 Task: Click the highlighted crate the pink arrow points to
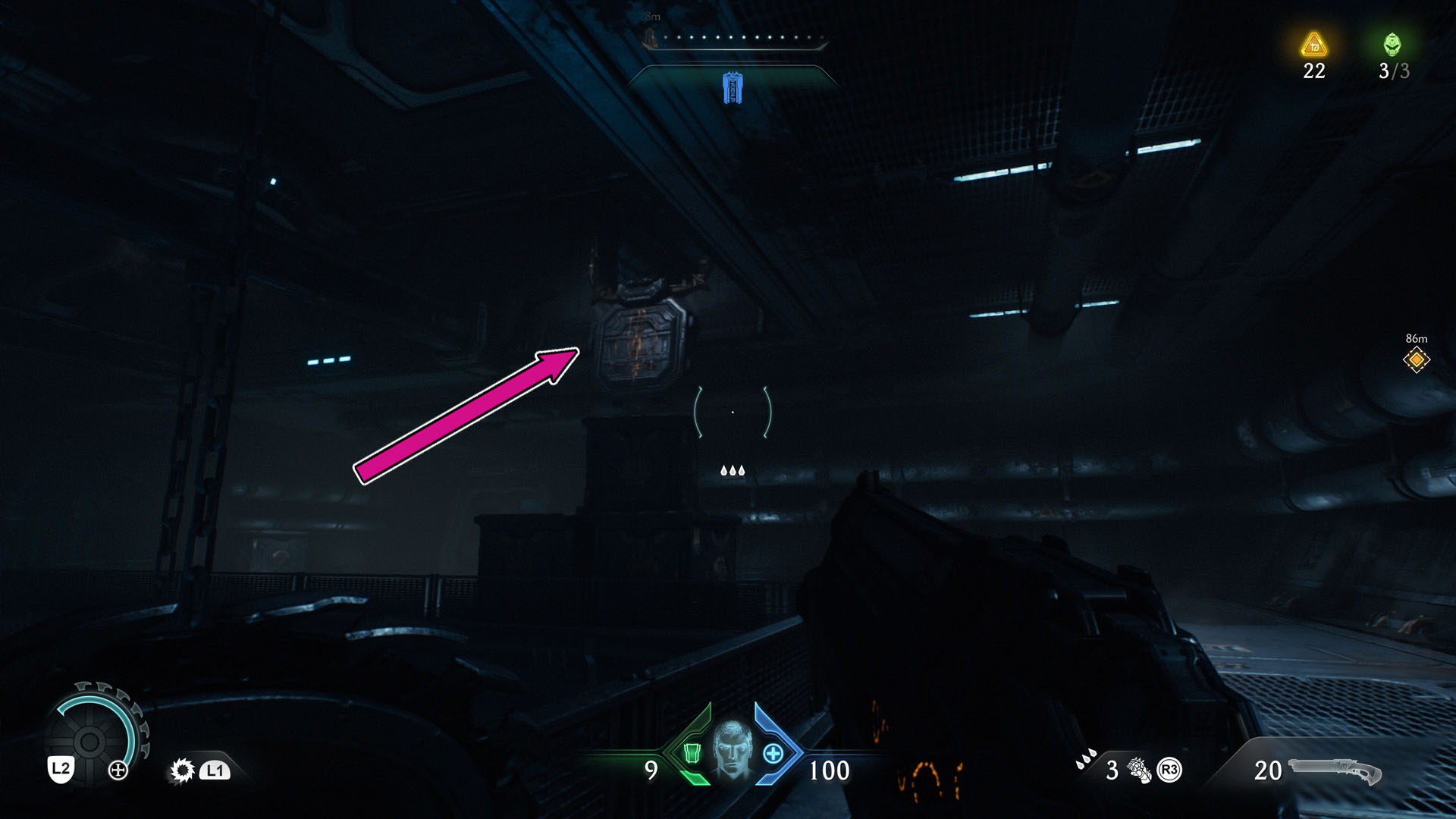(x=641, y=341)
